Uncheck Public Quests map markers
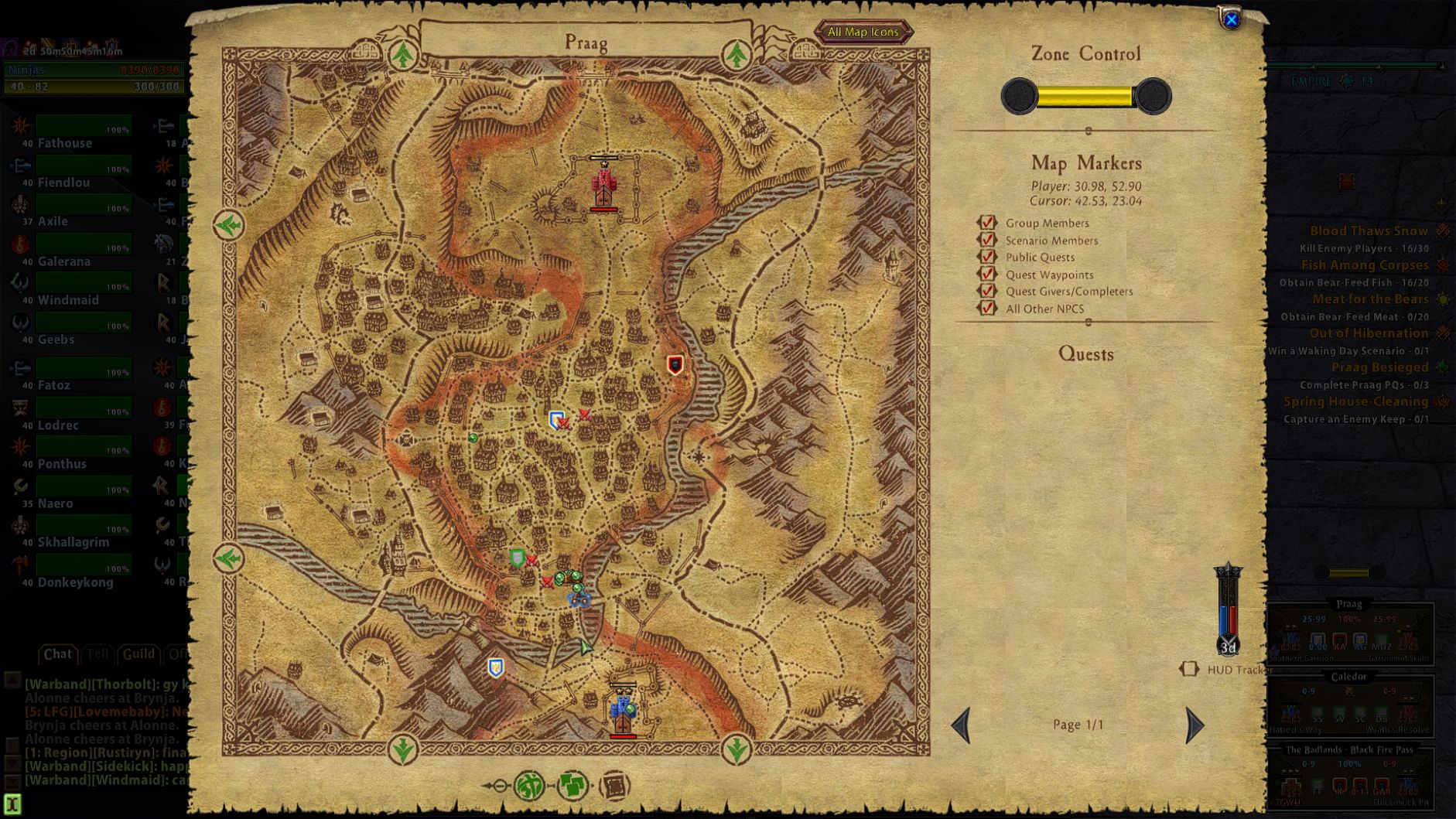This screenshot has width=1456, height=819. 987,257
